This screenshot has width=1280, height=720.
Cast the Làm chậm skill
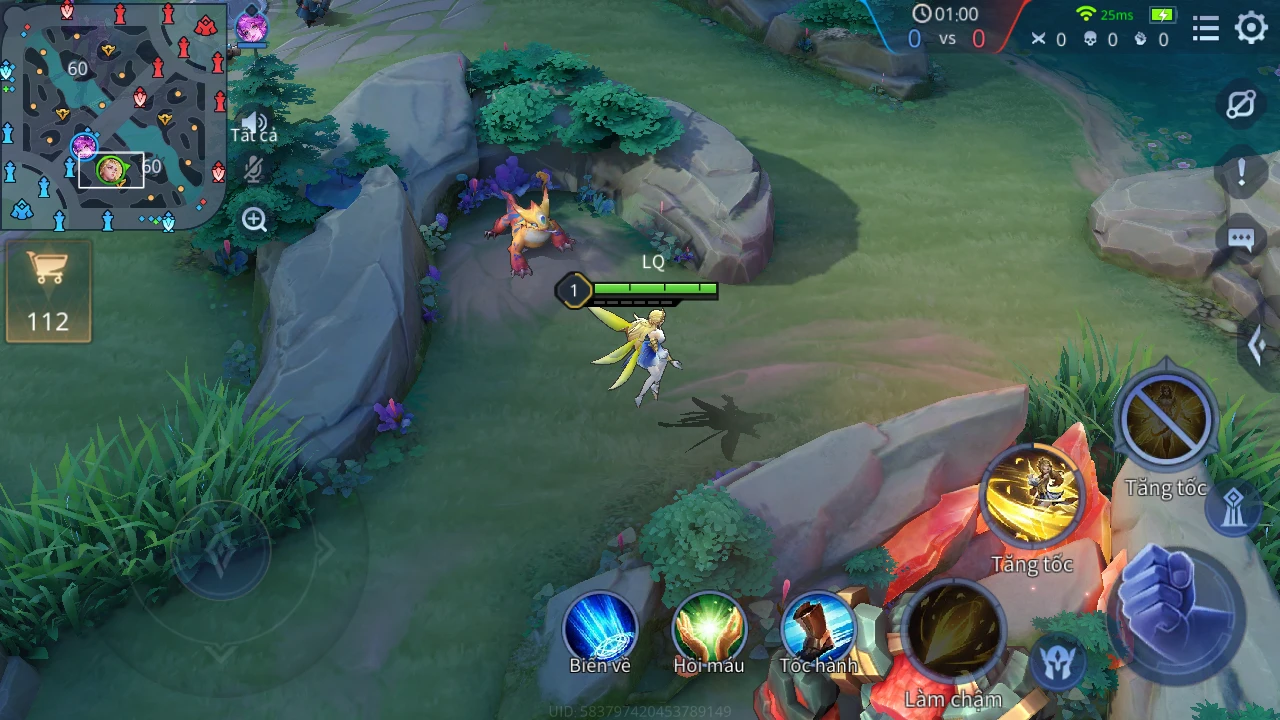pos(952,632)
